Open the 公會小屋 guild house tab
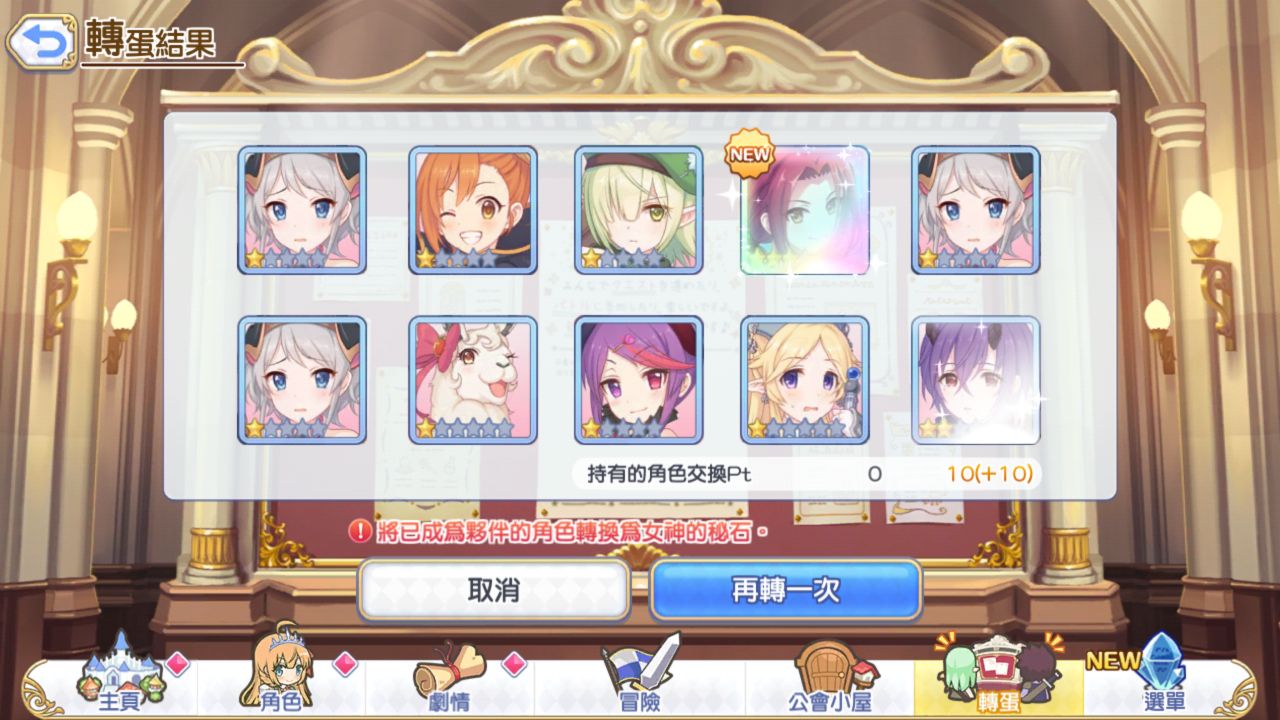This screenshot has height=720, width=1280. click(x=828, y=680)
